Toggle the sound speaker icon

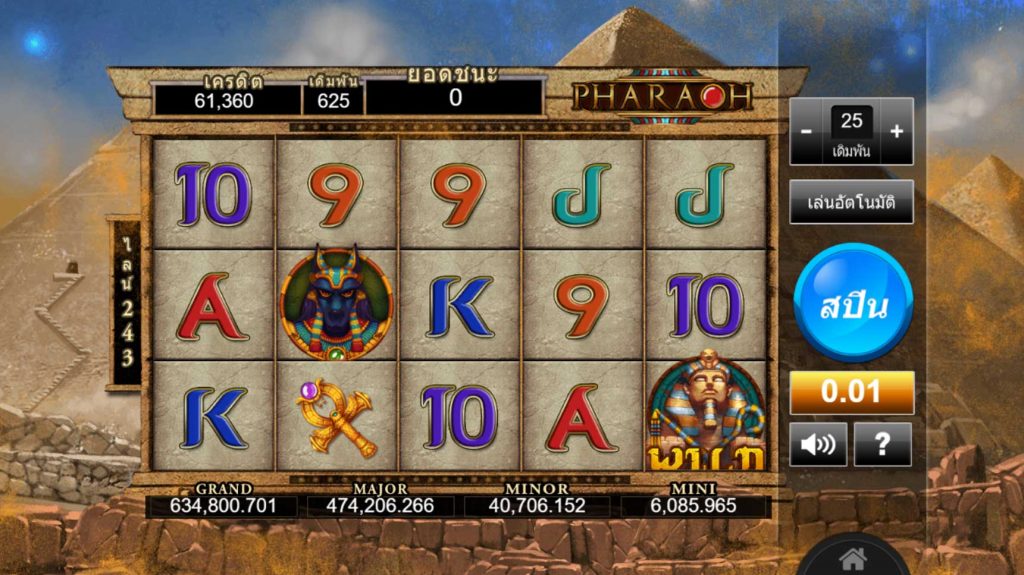818,444
